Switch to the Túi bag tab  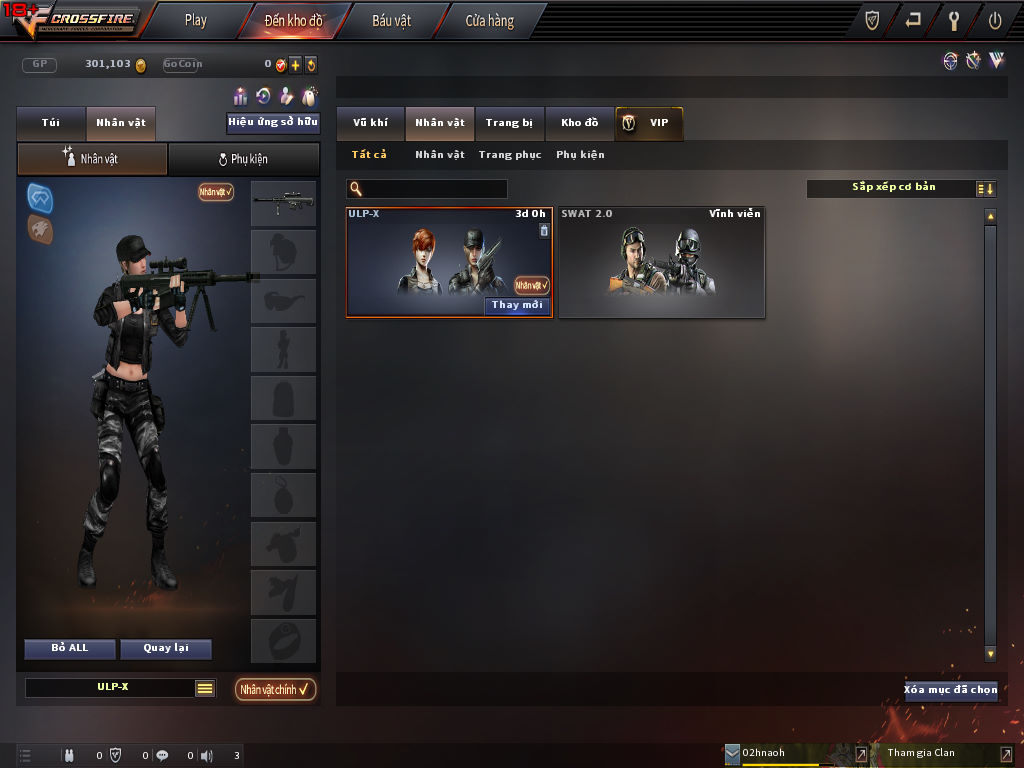51,123
